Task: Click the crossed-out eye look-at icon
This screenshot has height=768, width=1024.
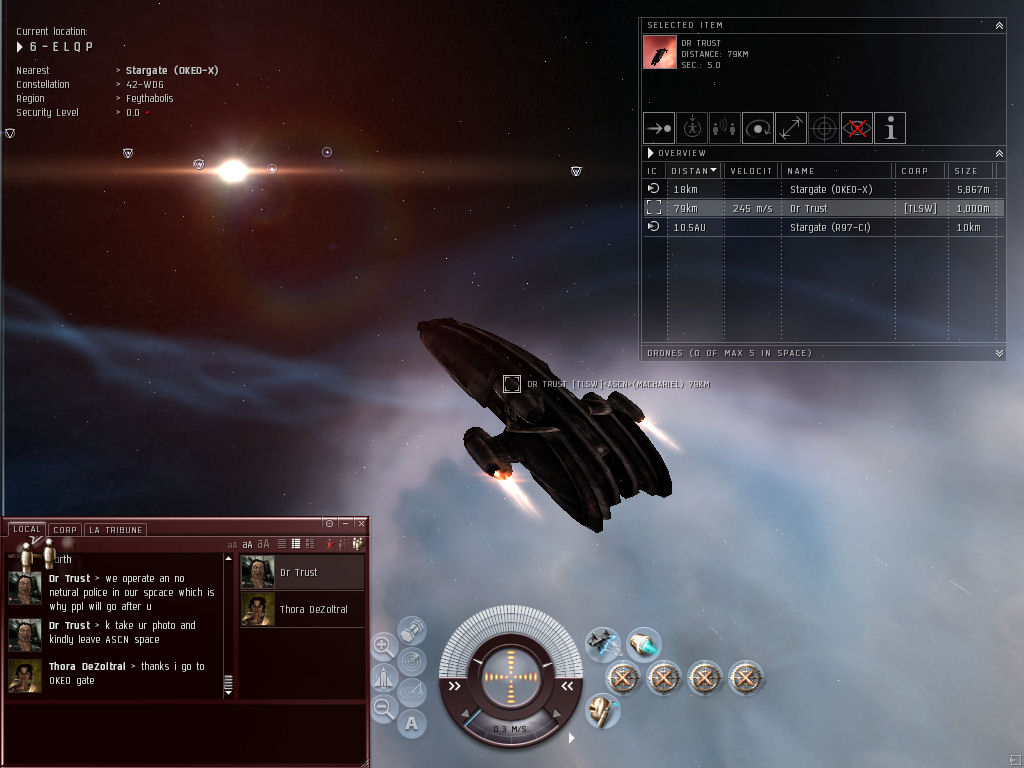Action: click(x=856, y=128)
